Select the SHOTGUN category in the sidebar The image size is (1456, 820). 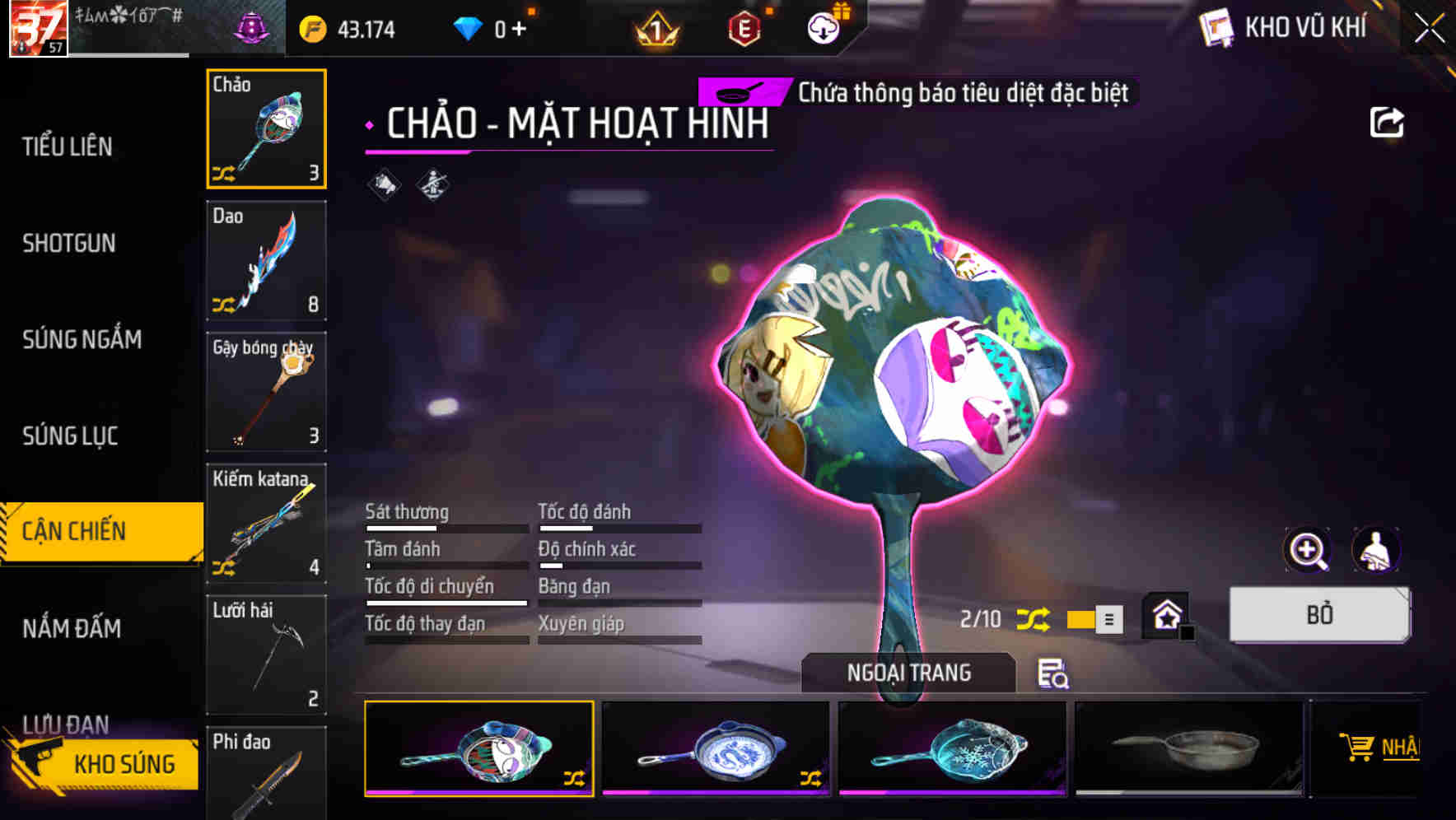coord(69,243)
